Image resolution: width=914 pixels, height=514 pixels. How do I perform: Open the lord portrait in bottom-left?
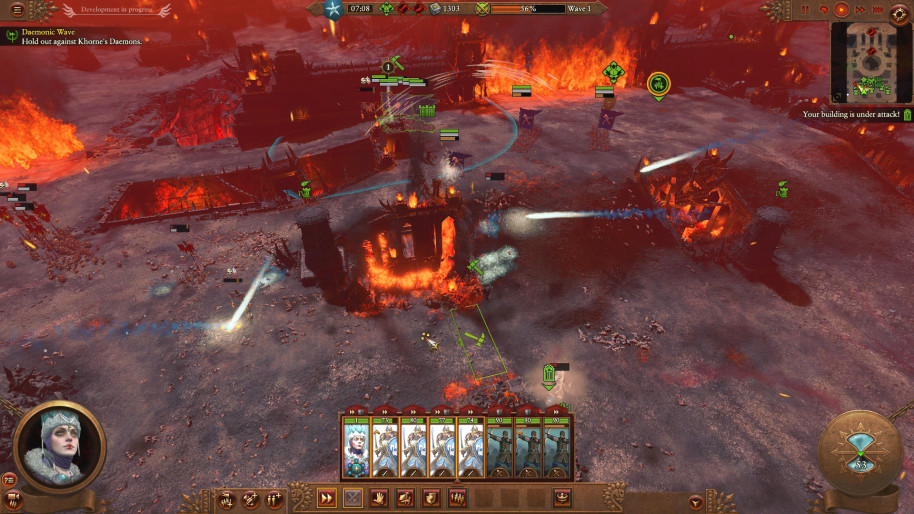click(60, 446)
